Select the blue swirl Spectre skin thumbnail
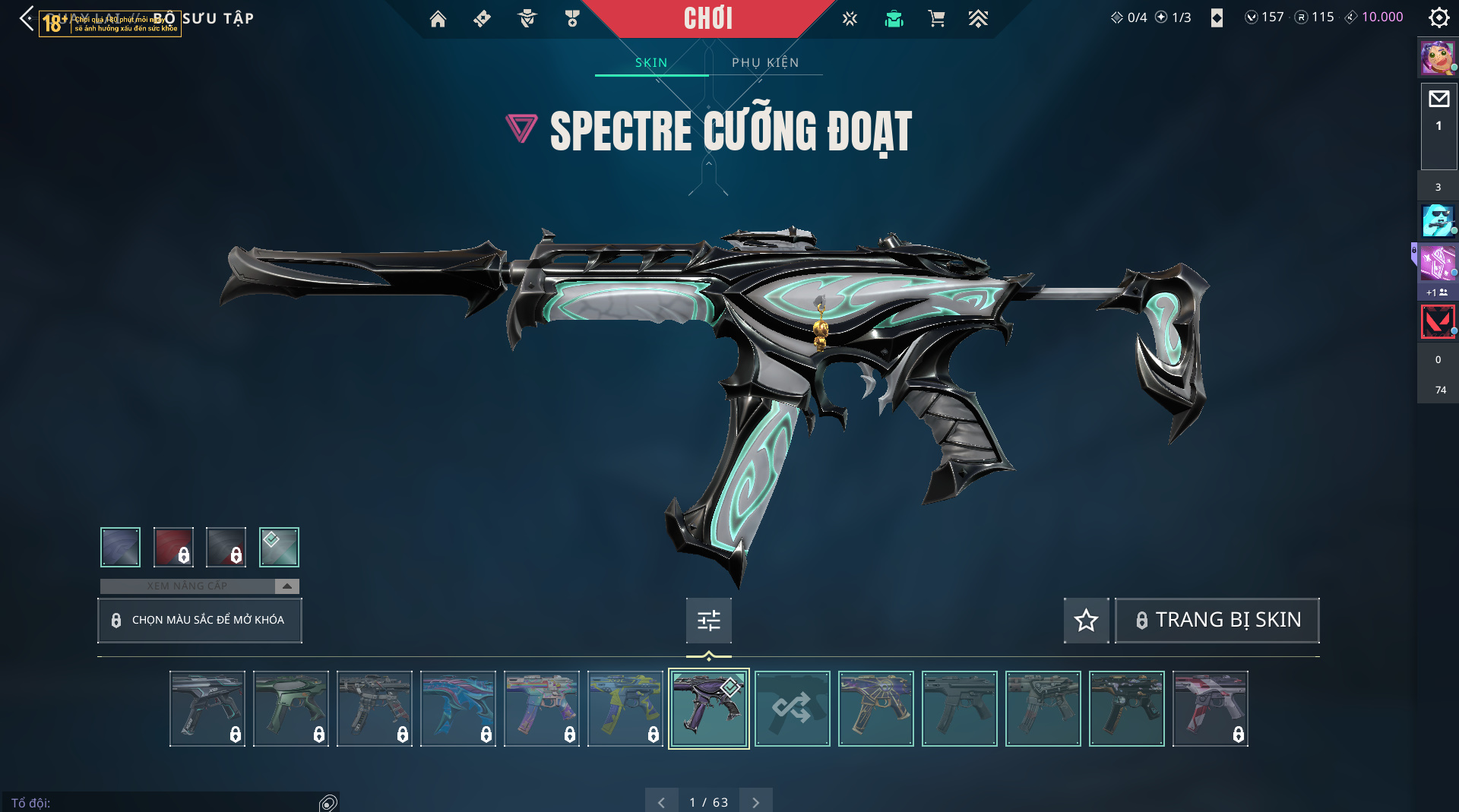 click(x=457, y=708)
